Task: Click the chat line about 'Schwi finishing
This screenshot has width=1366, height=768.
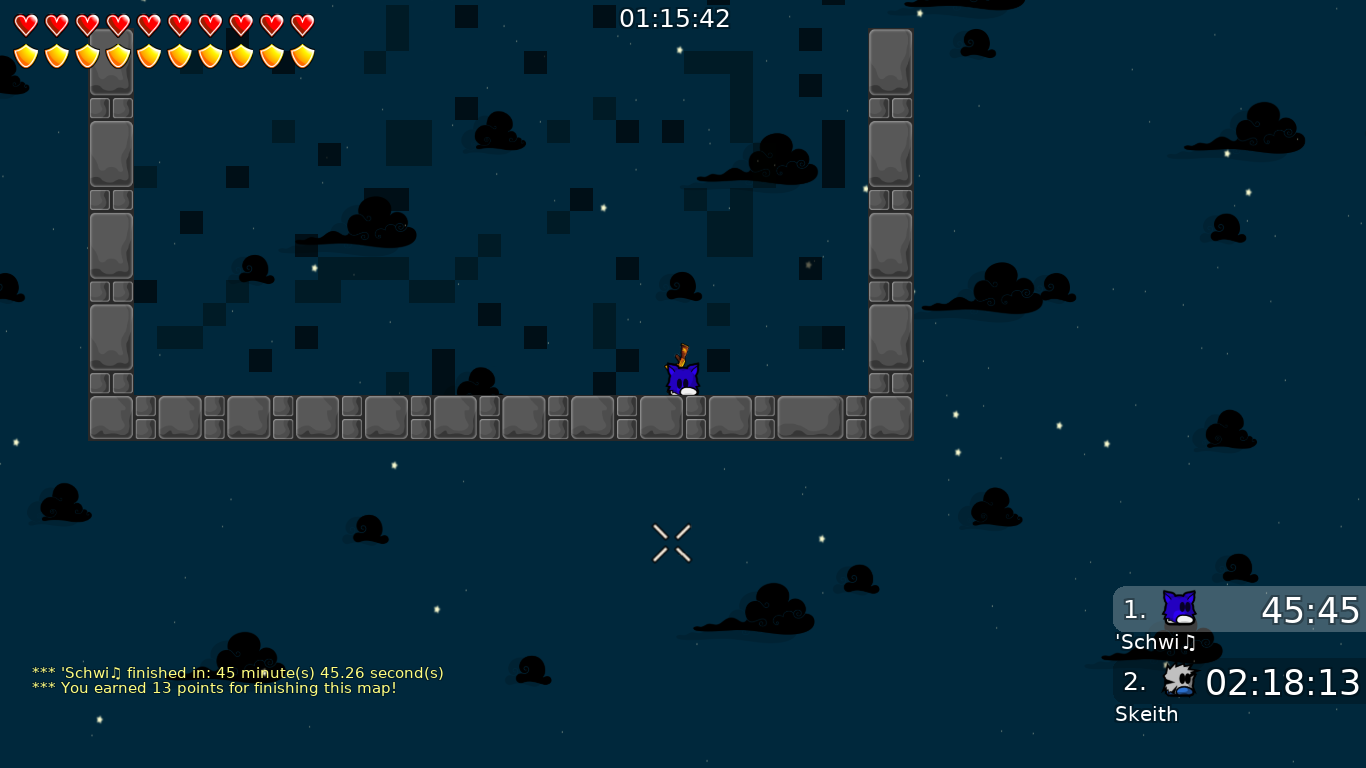Action: (238, 673)
